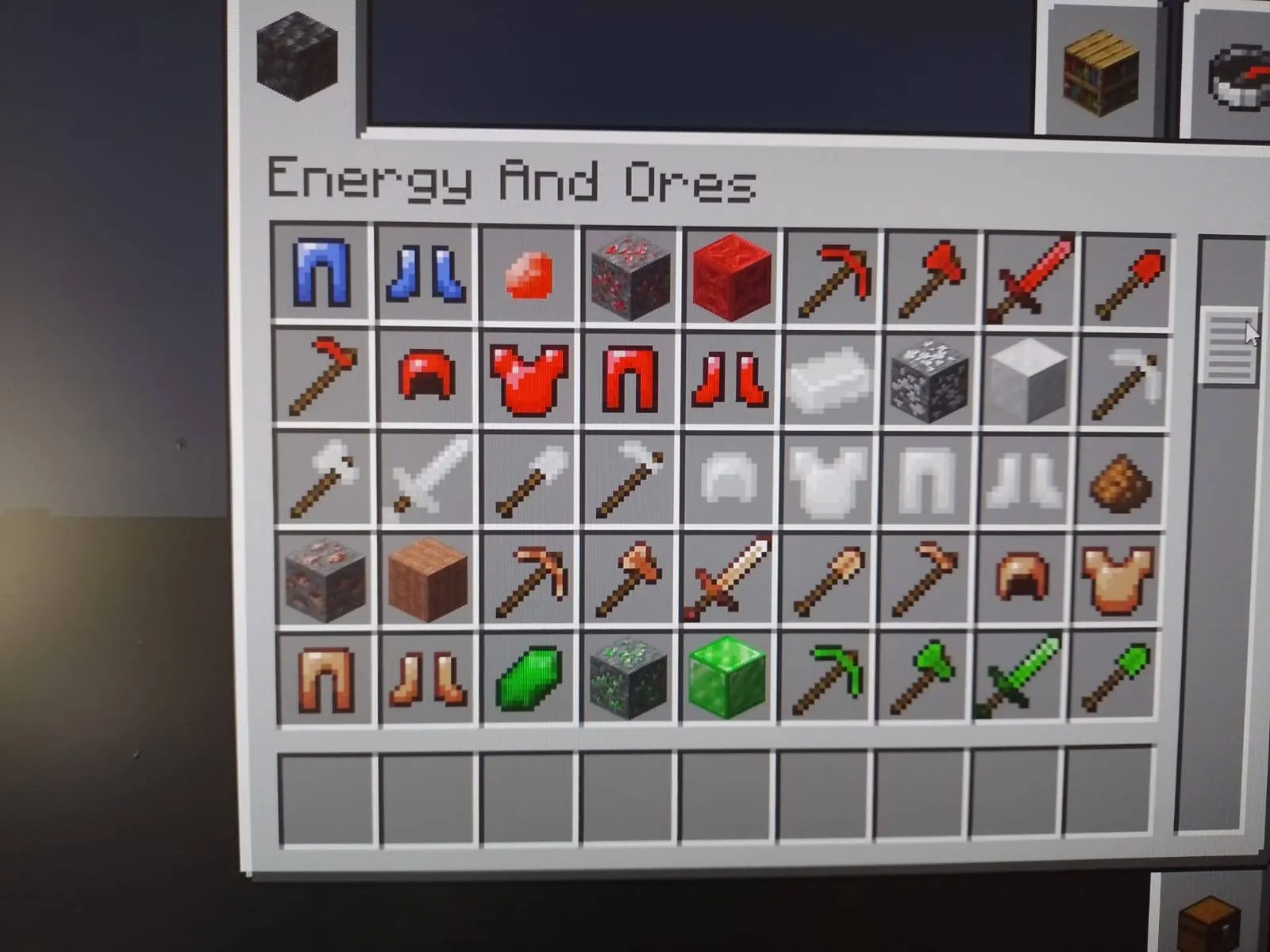Pick up the silver ingot
Viewport: 1270px width, 952px height.
(825, 379)
